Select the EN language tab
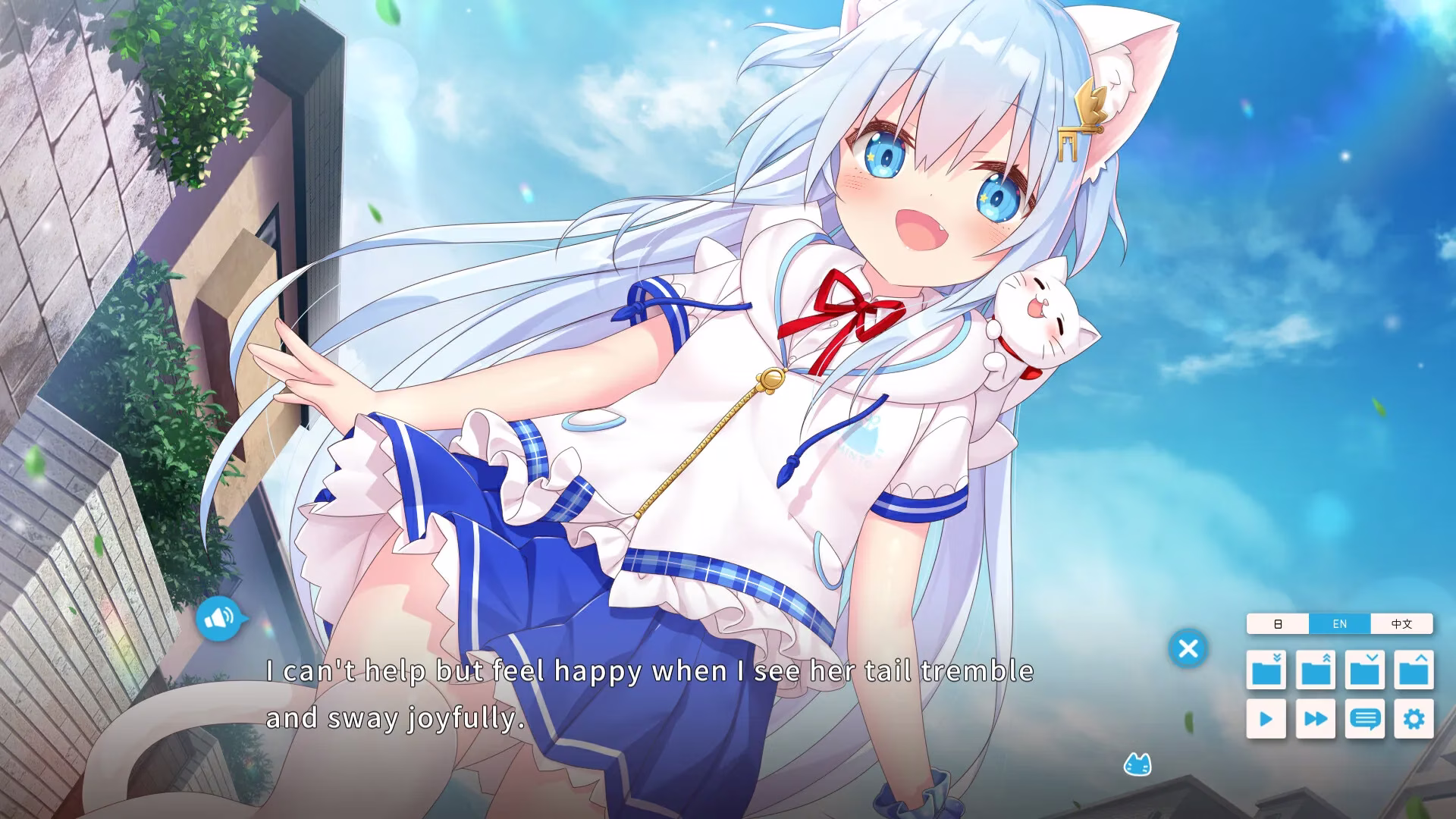This screenshot has width=1456, height=819. 1338,623
